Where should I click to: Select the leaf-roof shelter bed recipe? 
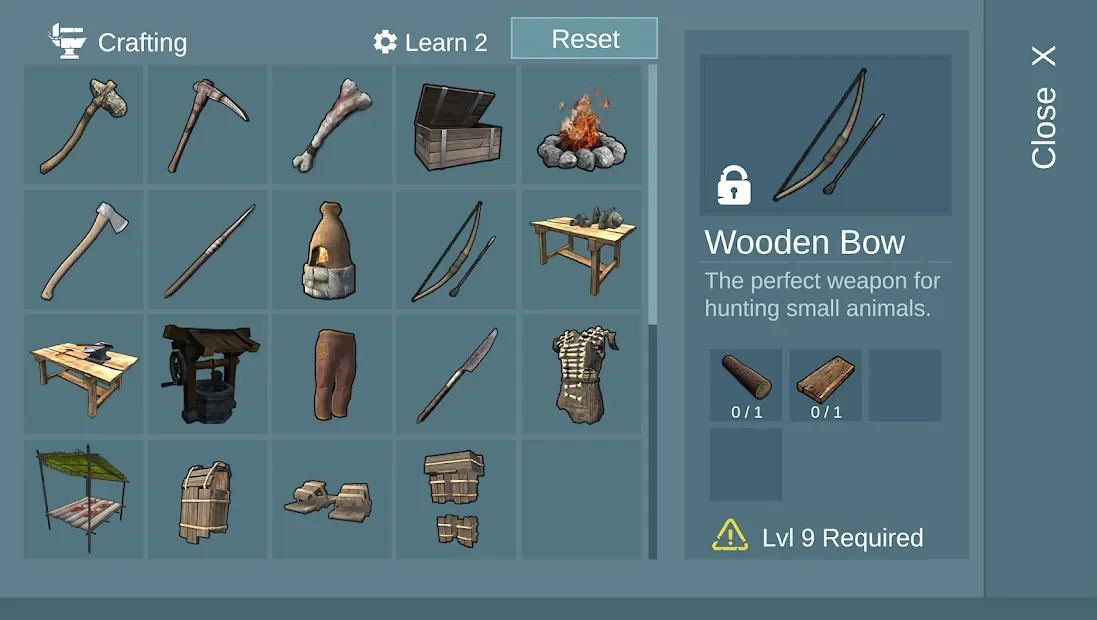tap(85, 499)
